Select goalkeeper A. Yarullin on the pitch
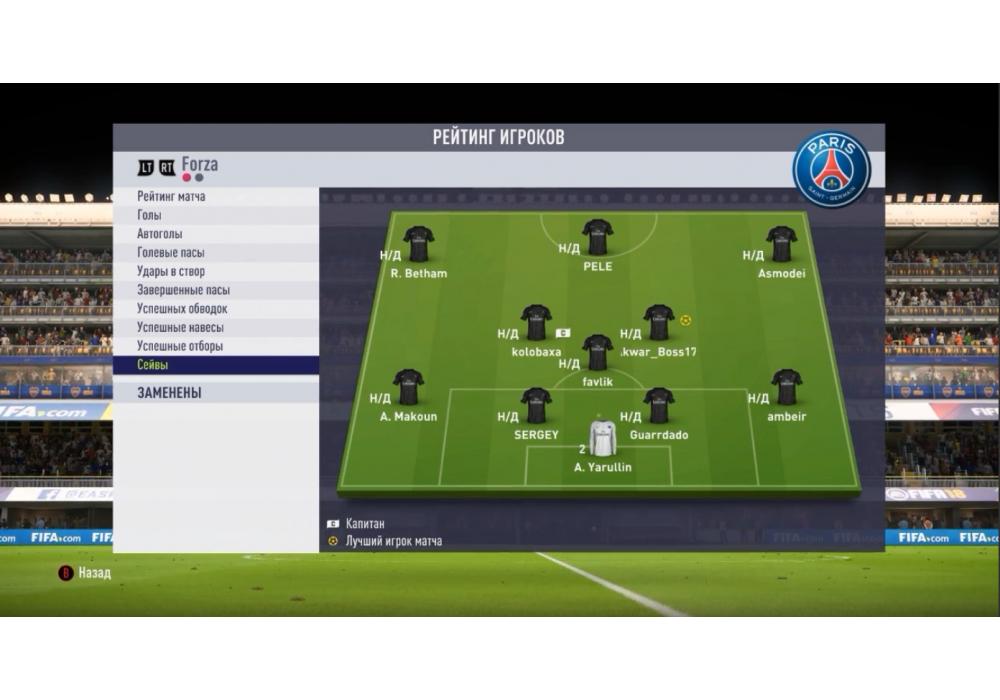The height and width of the screenshot is (700, 1000). click(603, 439)
